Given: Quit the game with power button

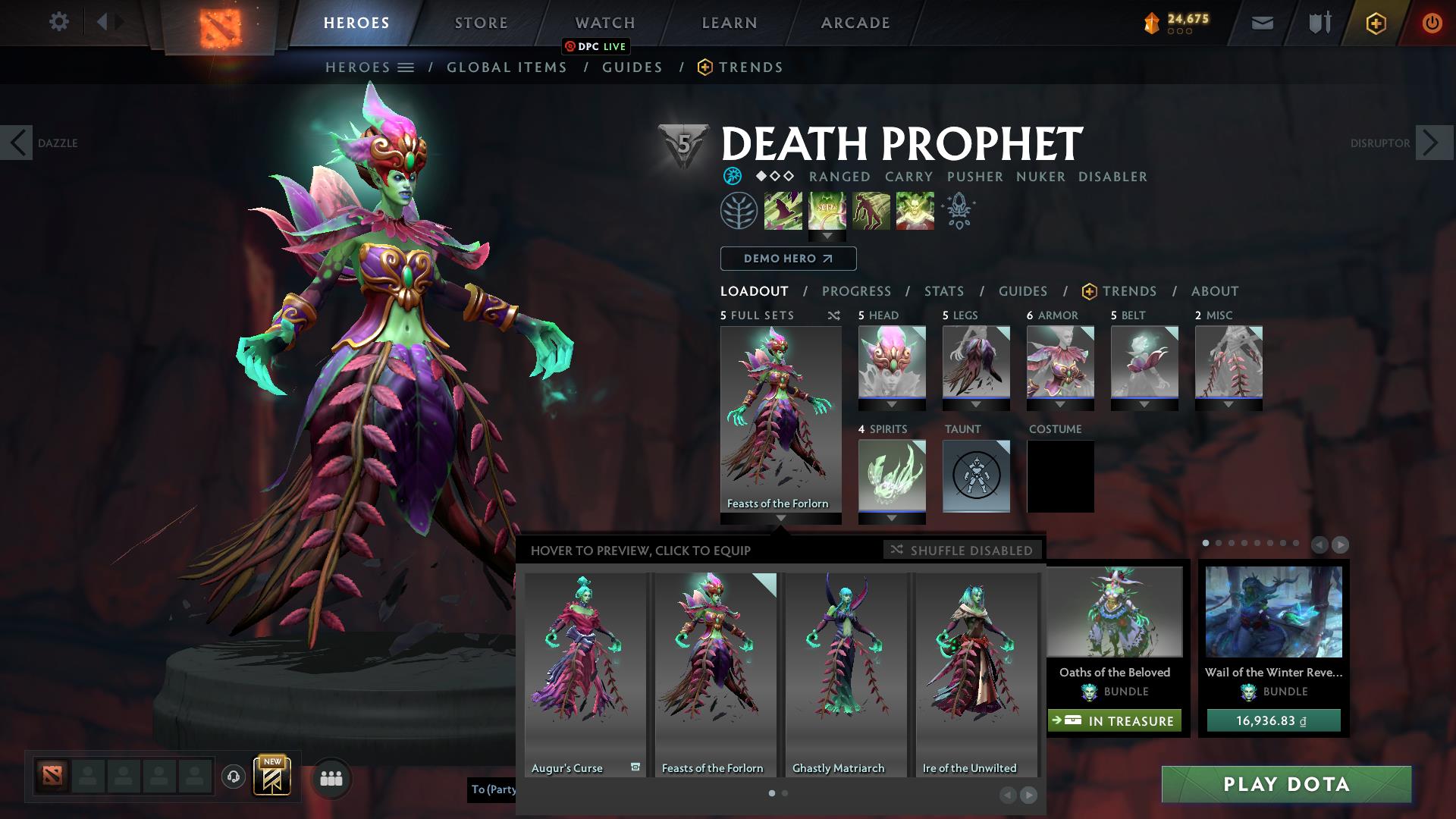Looking at the screenshot, I should point(1432,23).
